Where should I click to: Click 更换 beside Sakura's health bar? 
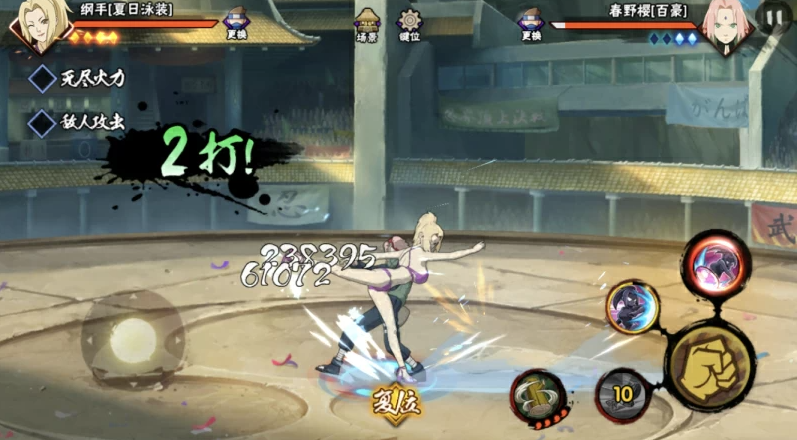530,24
